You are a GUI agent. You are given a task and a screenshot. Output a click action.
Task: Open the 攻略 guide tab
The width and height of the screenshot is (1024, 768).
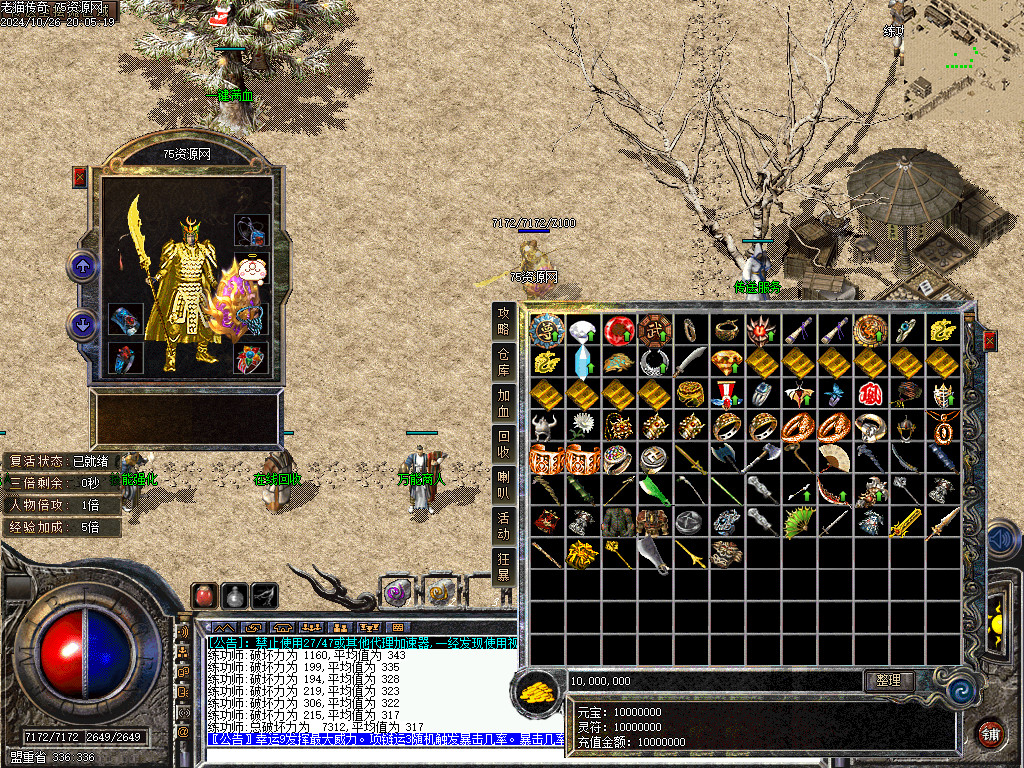pos(504,320)
